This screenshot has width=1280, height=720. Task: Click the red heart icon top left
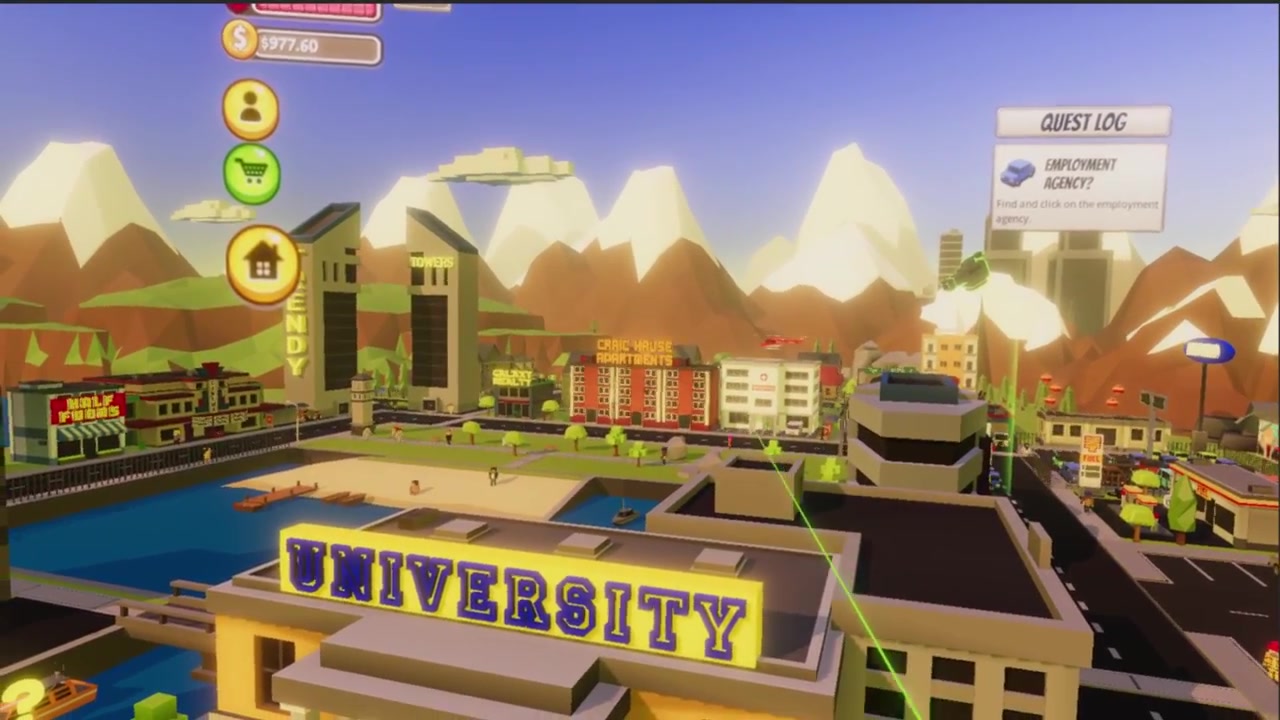237,7
